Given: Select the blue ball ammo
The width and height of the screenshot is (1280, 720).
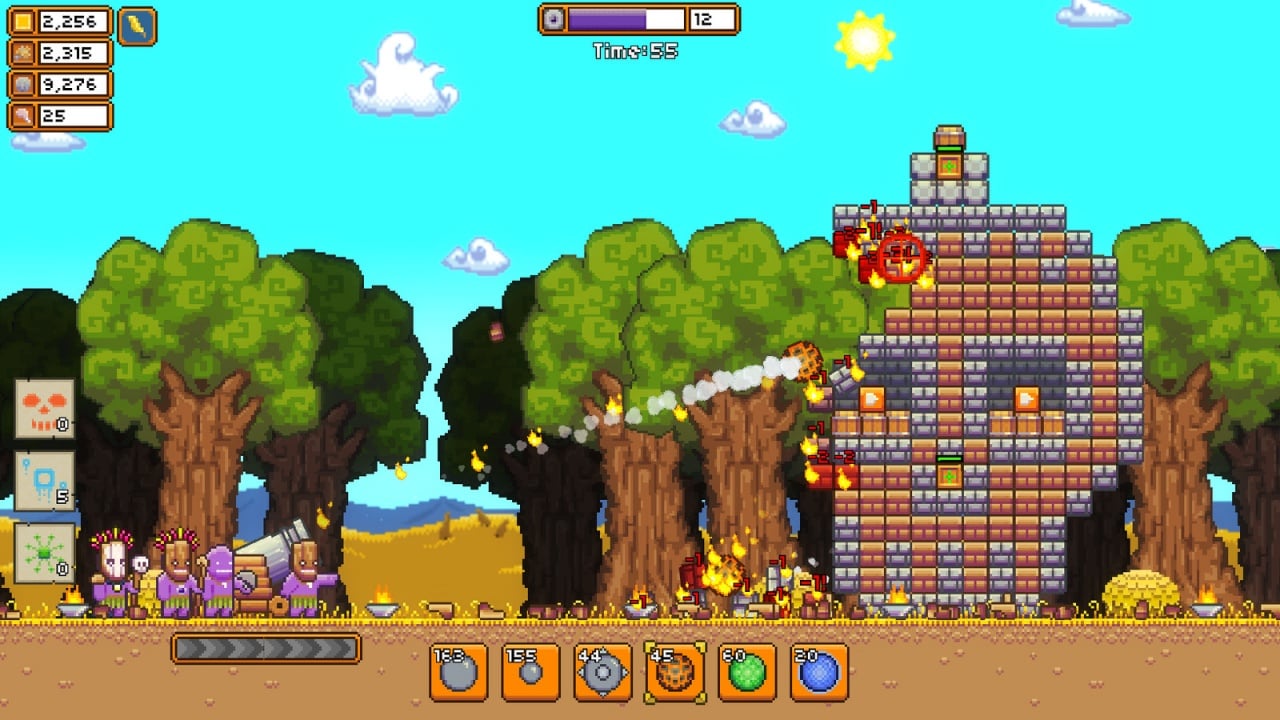Looking at the screenshot, I should pyautogui.click(x=819, y=672).
